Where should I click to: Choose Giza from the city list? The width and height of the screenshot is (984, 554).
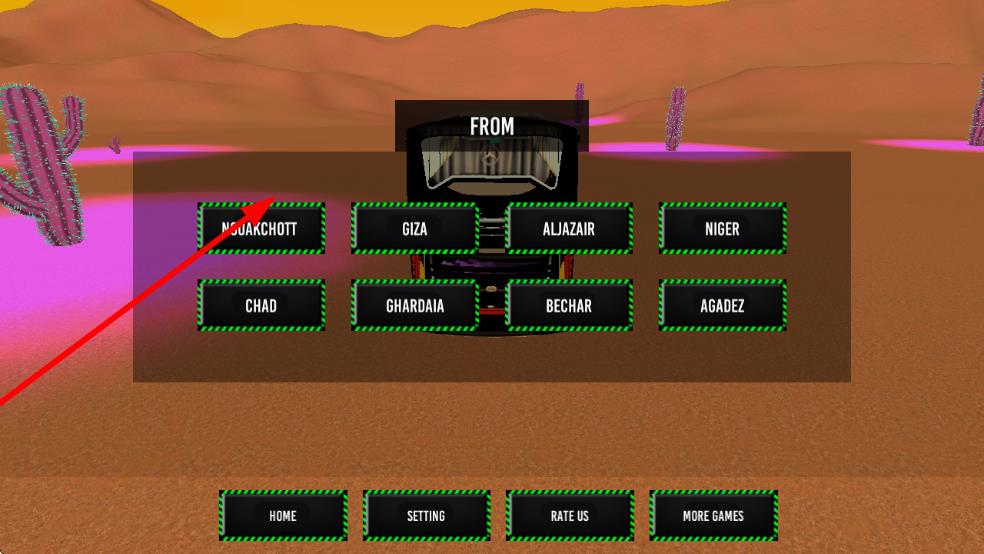click(x=414, y=228)
